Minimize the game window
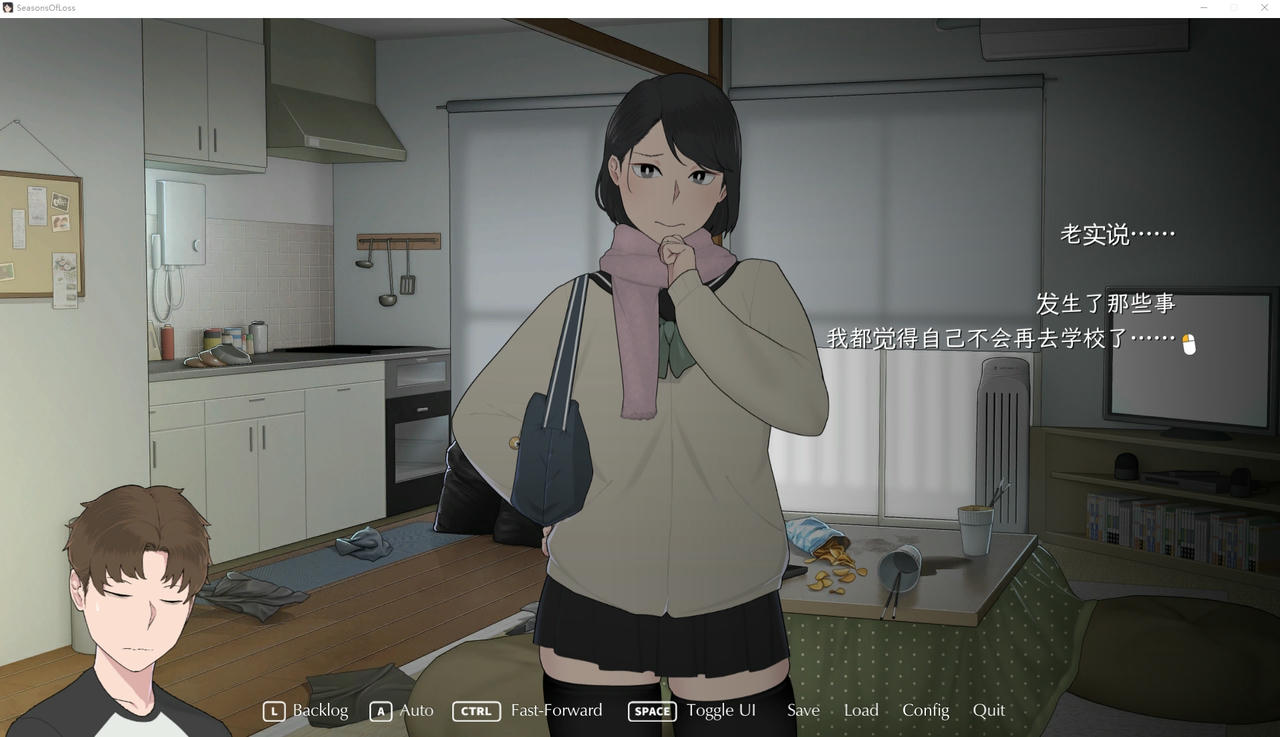Screen dimensions: 1280x737 pyautogui.click(x=1203, y=8)
